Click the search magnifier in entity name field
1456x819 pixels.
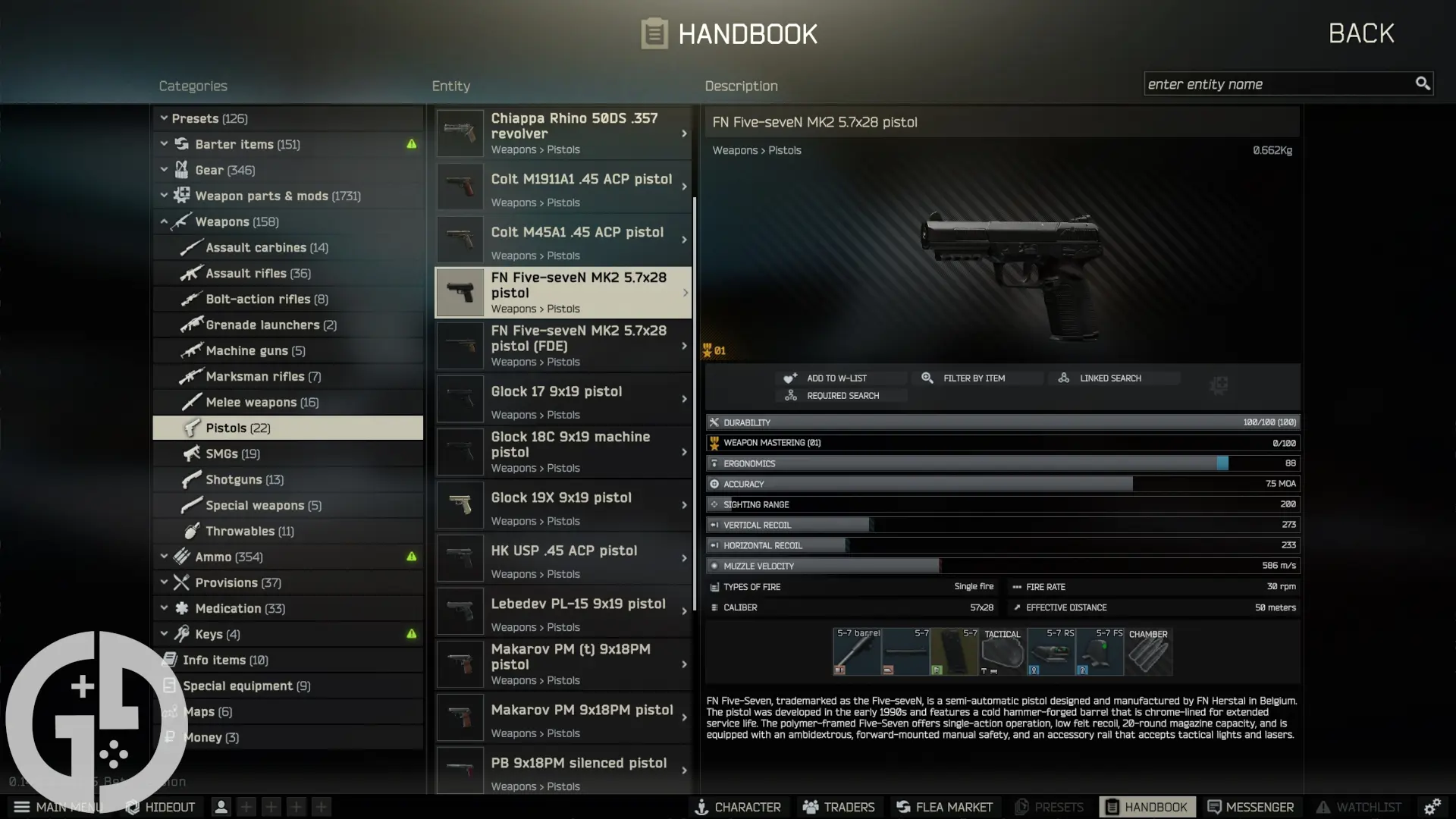coord(1423,83)
